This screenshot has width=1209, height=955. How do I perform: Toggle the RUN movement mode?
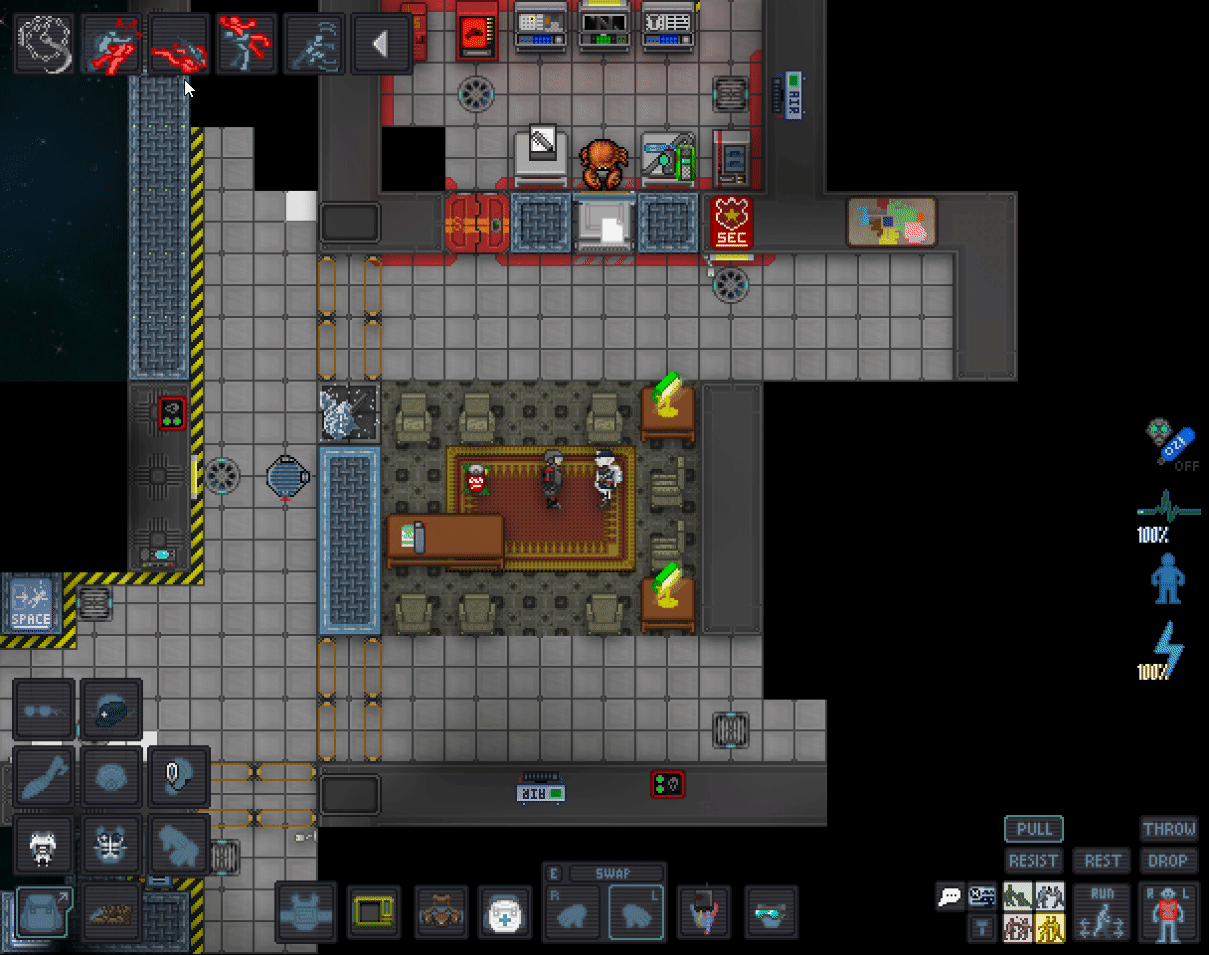point(1102,912)
